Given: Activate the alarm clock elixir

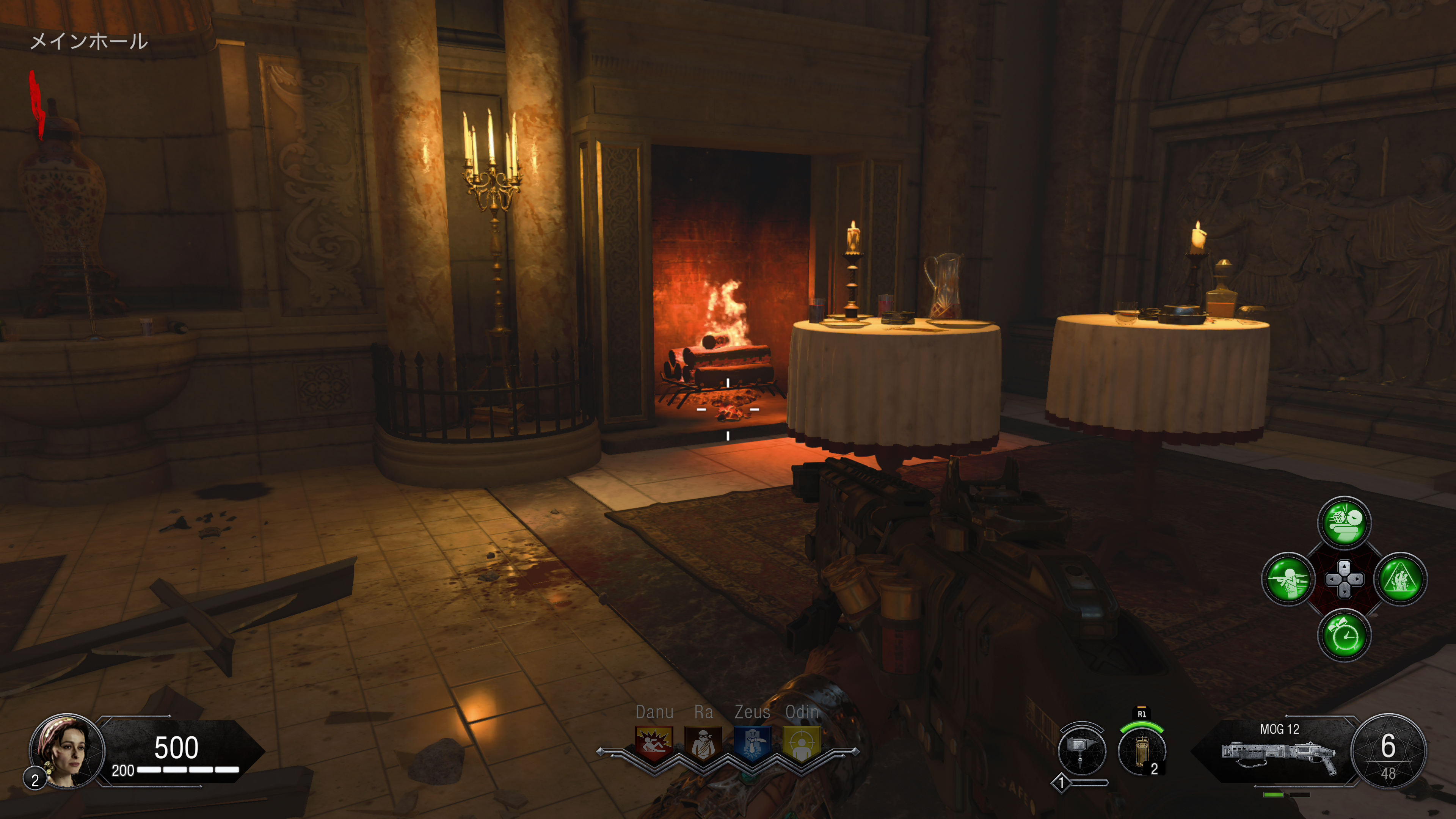Looking at the screenshot, I should pos(1344,635).
